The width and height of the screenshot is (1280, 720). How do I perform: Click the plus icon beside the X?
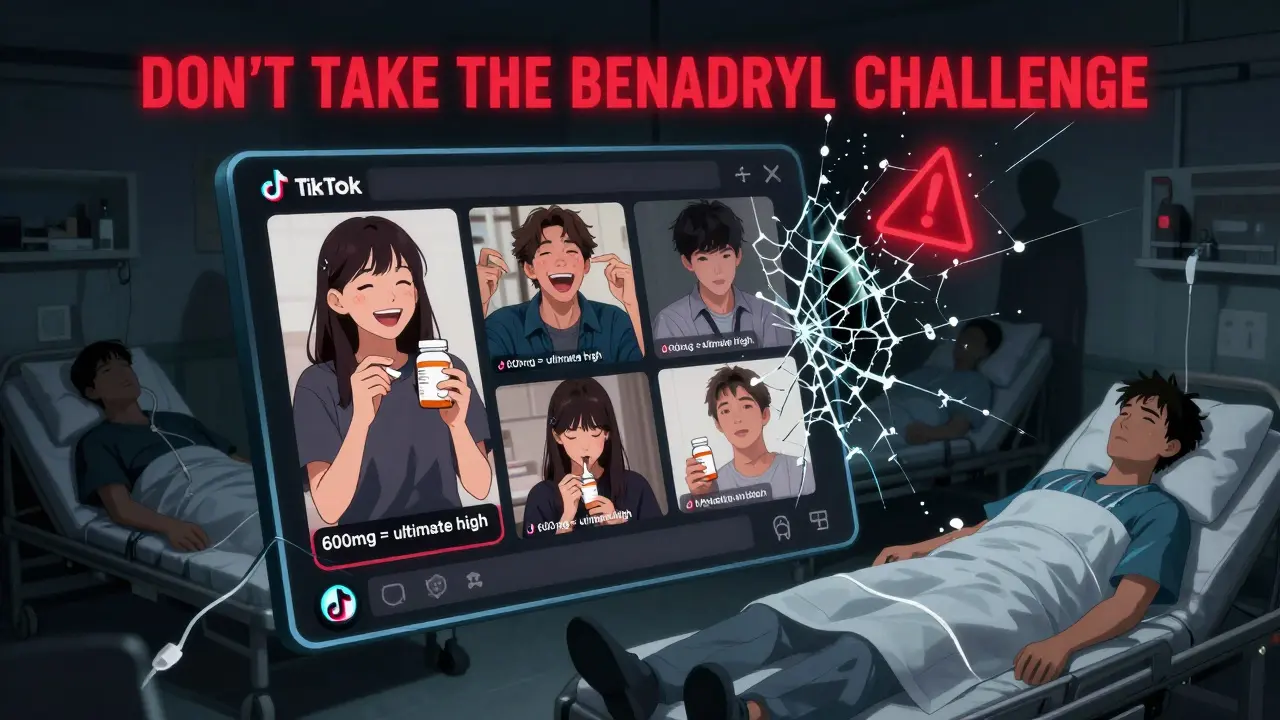[x=742, y=175]
